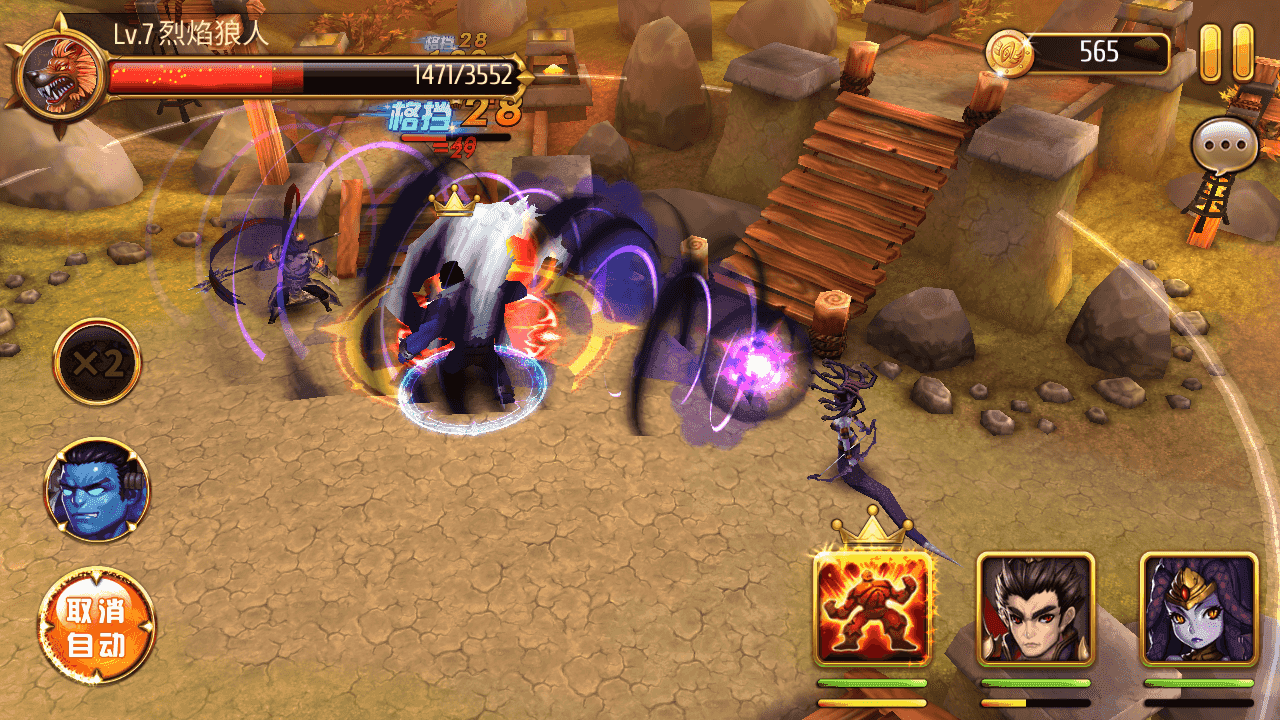Select the dark-haired red-eyed hero portrait

[x=1035, y=608]
